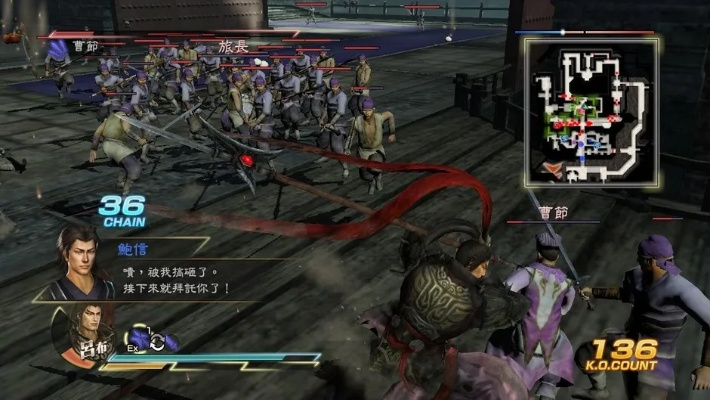Click the weapon swap arrows icon
Screen dimensions: 710x400
(x=155, y=341)
